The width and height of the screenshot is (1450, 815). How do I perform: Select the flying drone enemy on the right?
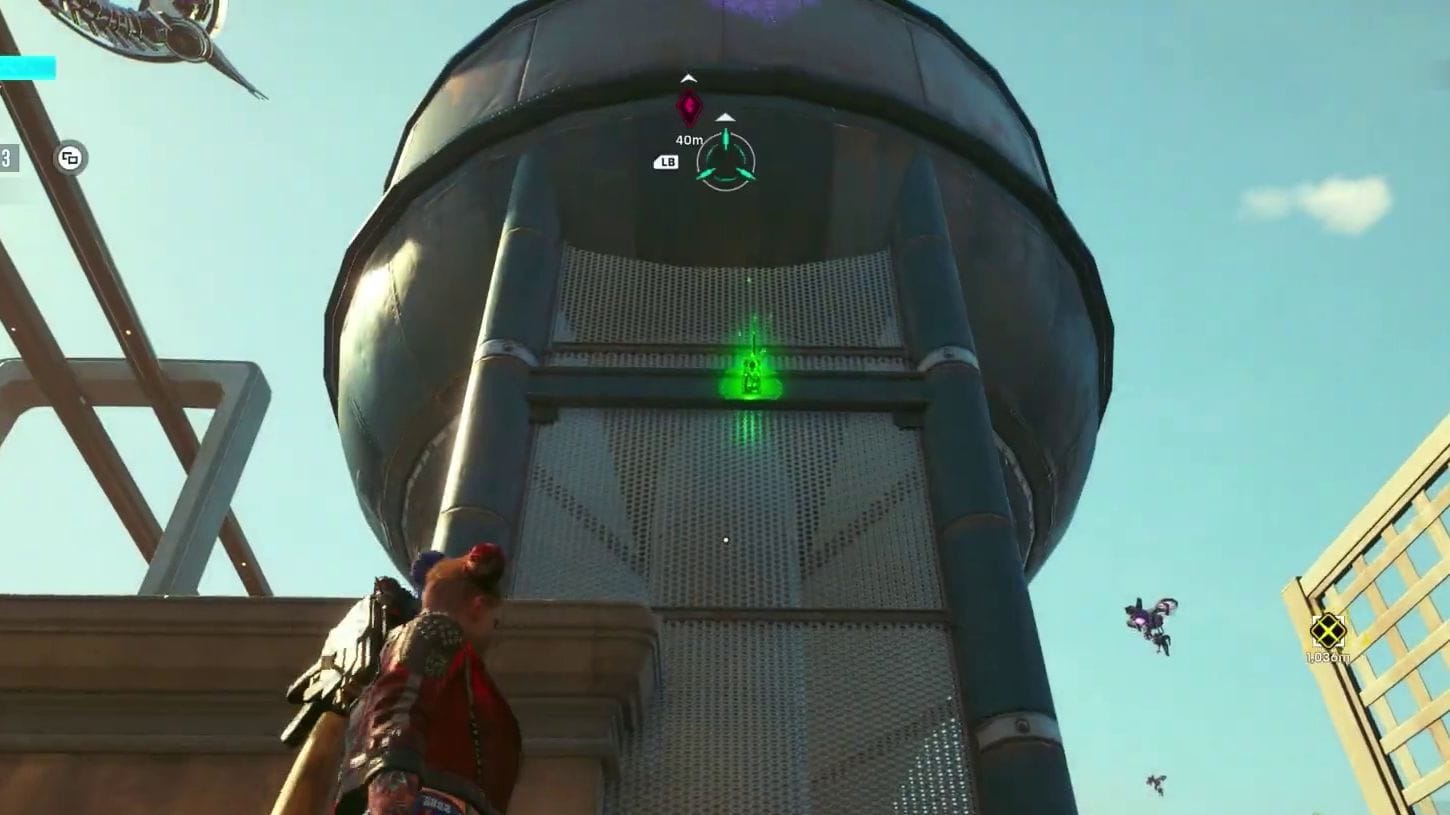[1146, 625]
